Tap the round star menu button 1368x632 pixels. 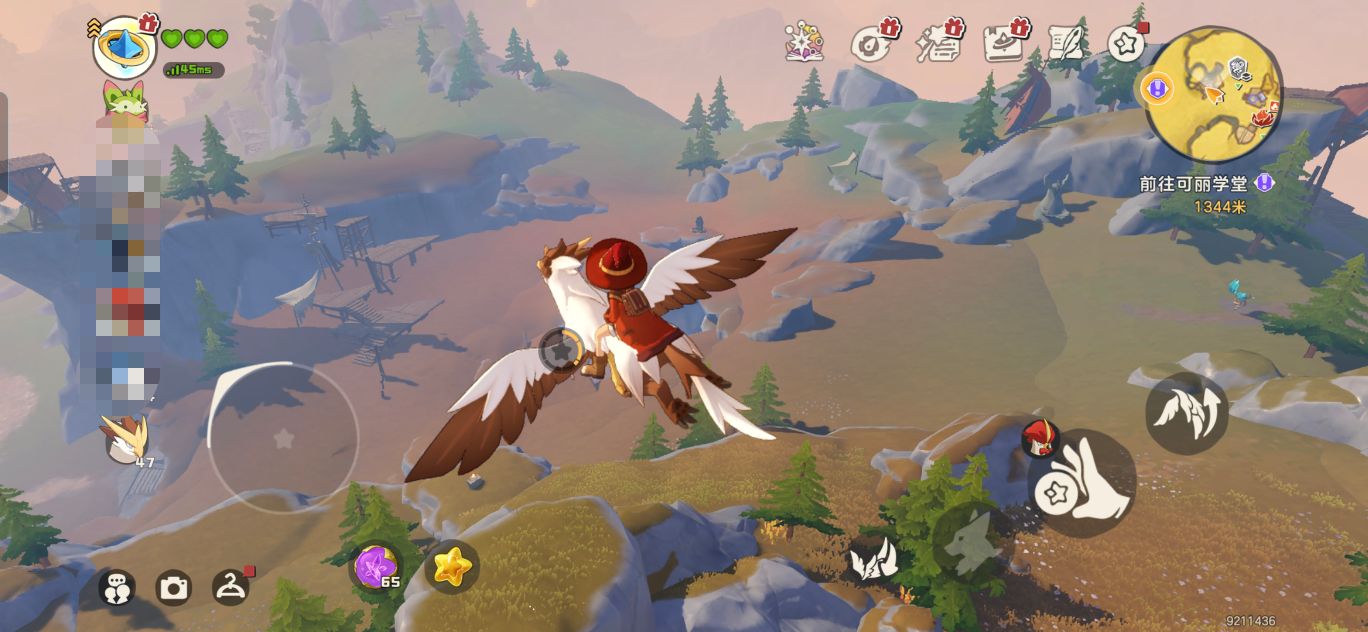(1126, 44)
